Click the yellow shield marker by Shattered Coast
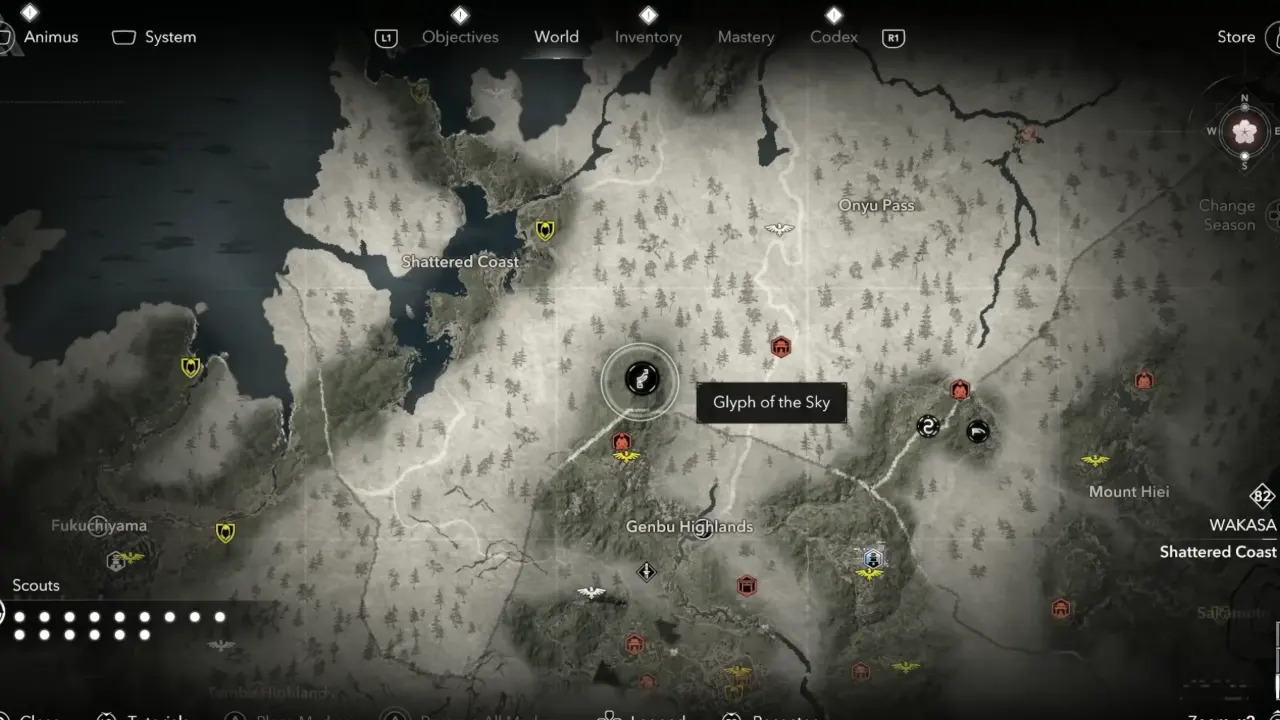1280x720 pixels. click(x=544, y=231)
